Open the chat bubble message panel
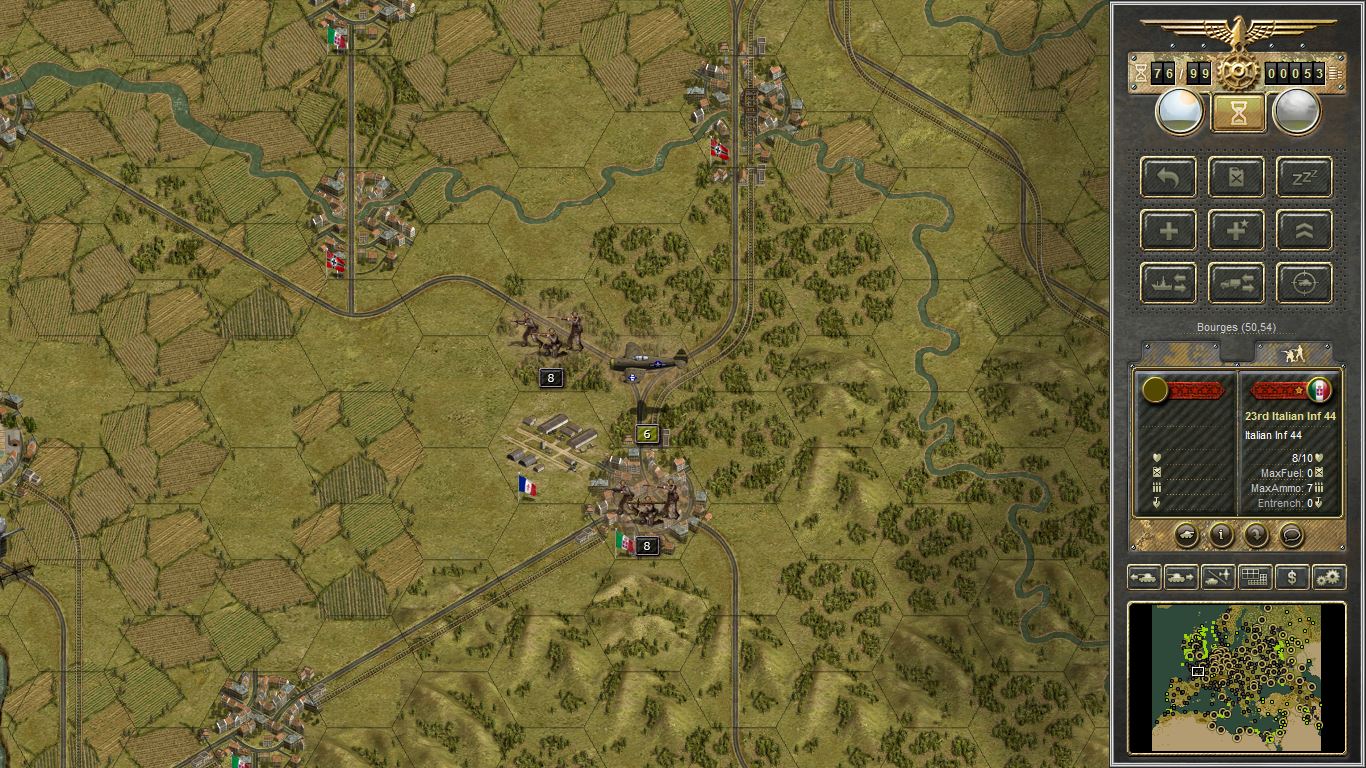The image size is (1366, 768). pos(1293,537)
